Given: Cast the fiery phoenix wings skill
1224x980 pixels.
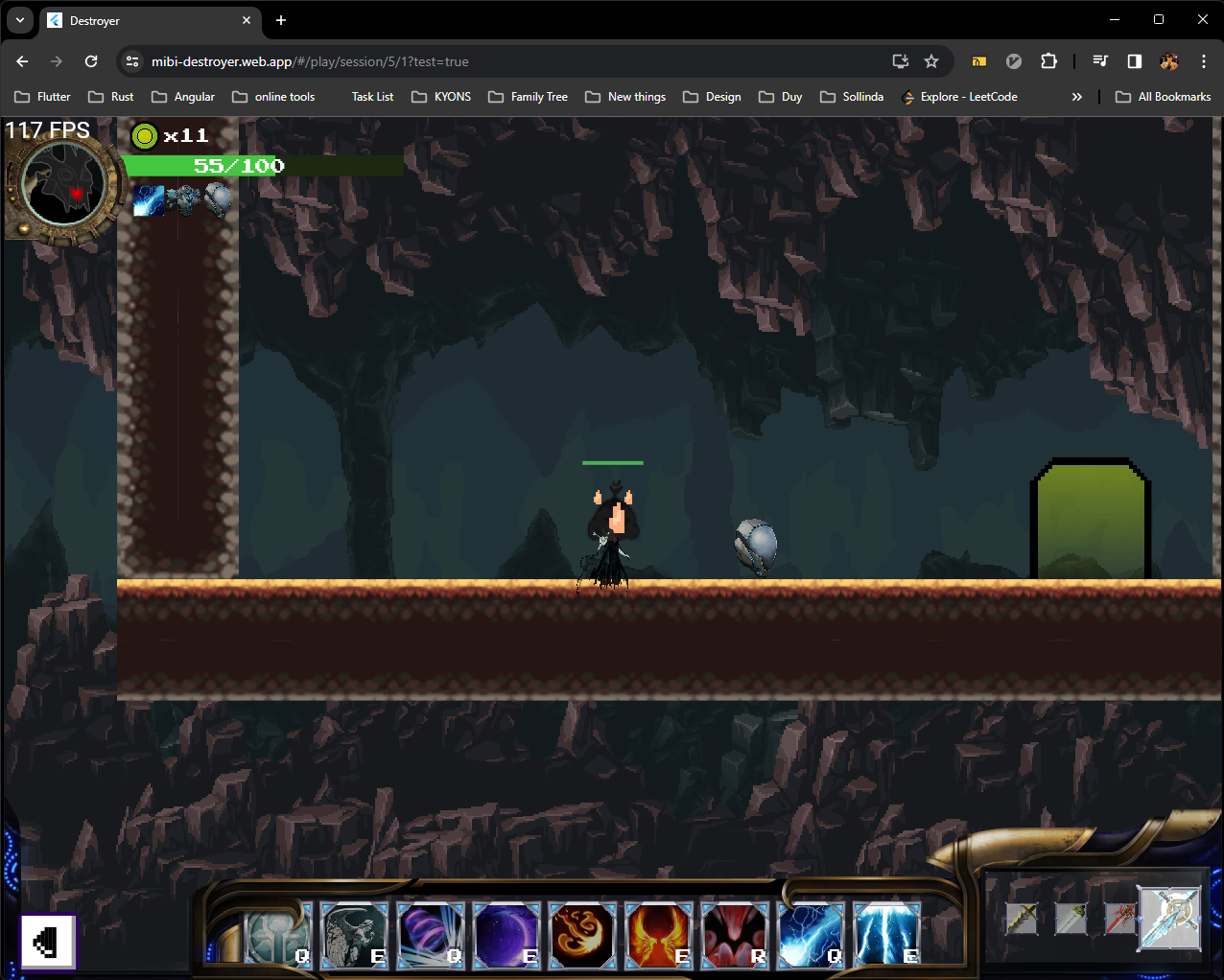Looking at the screenshot, I should (x=658, y=934).
